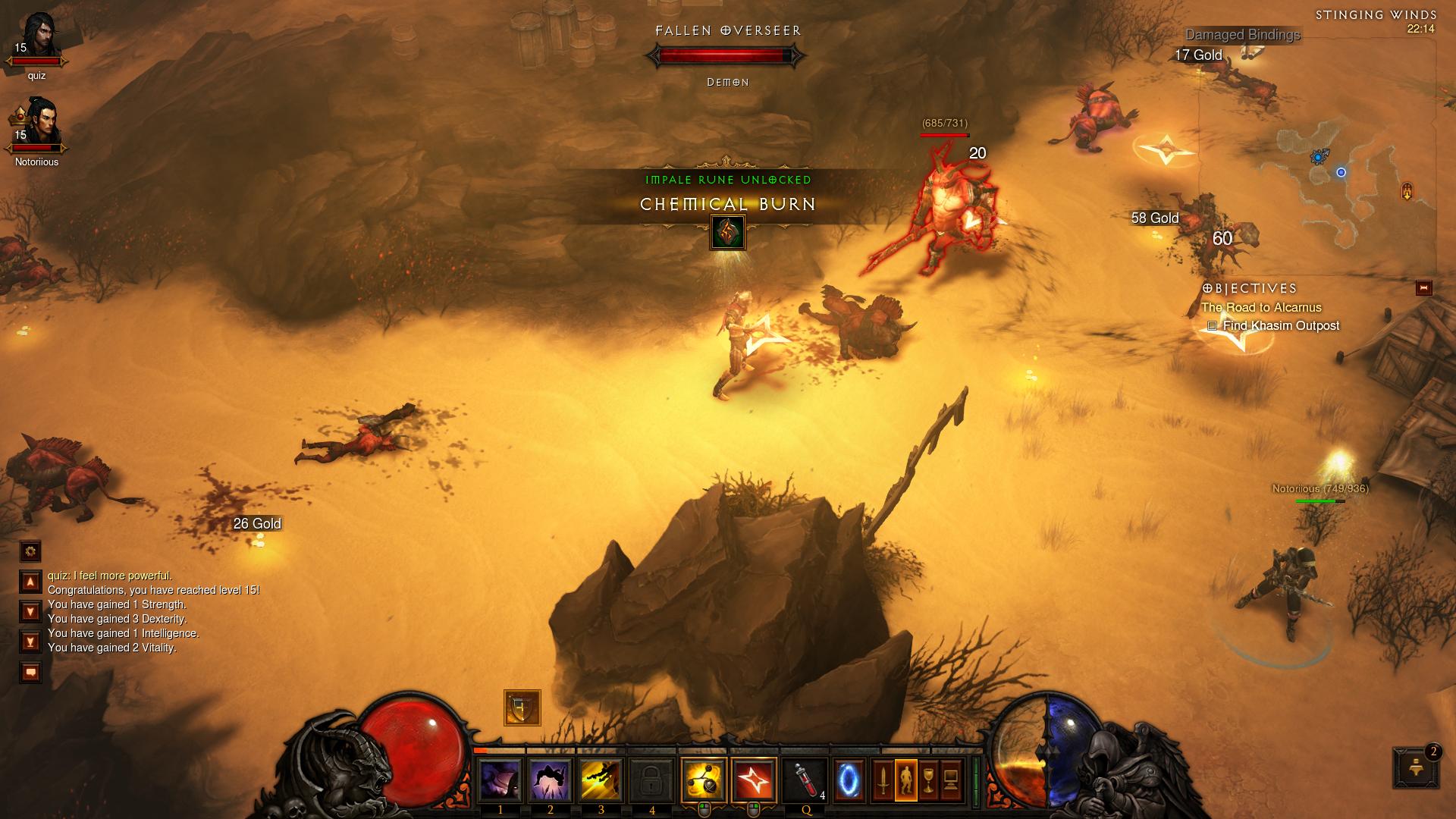Cast the blue Town Portal
The image size is (1456, 819).
(849, 780)
